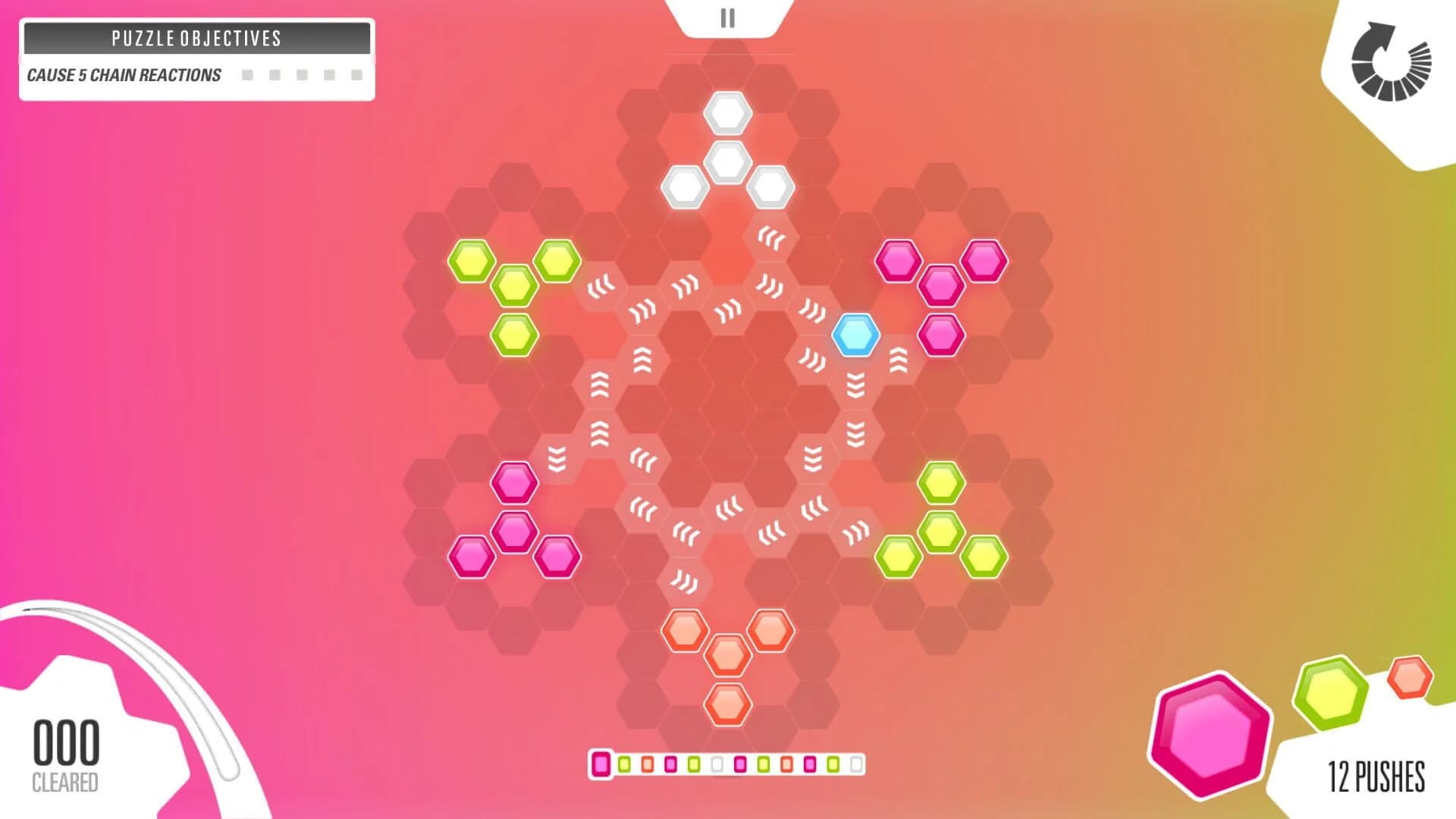The image size is (1456, 819).
Task: Click the PUZZLE OBJECTIVES header bar
Action: [x=196, y=38]
